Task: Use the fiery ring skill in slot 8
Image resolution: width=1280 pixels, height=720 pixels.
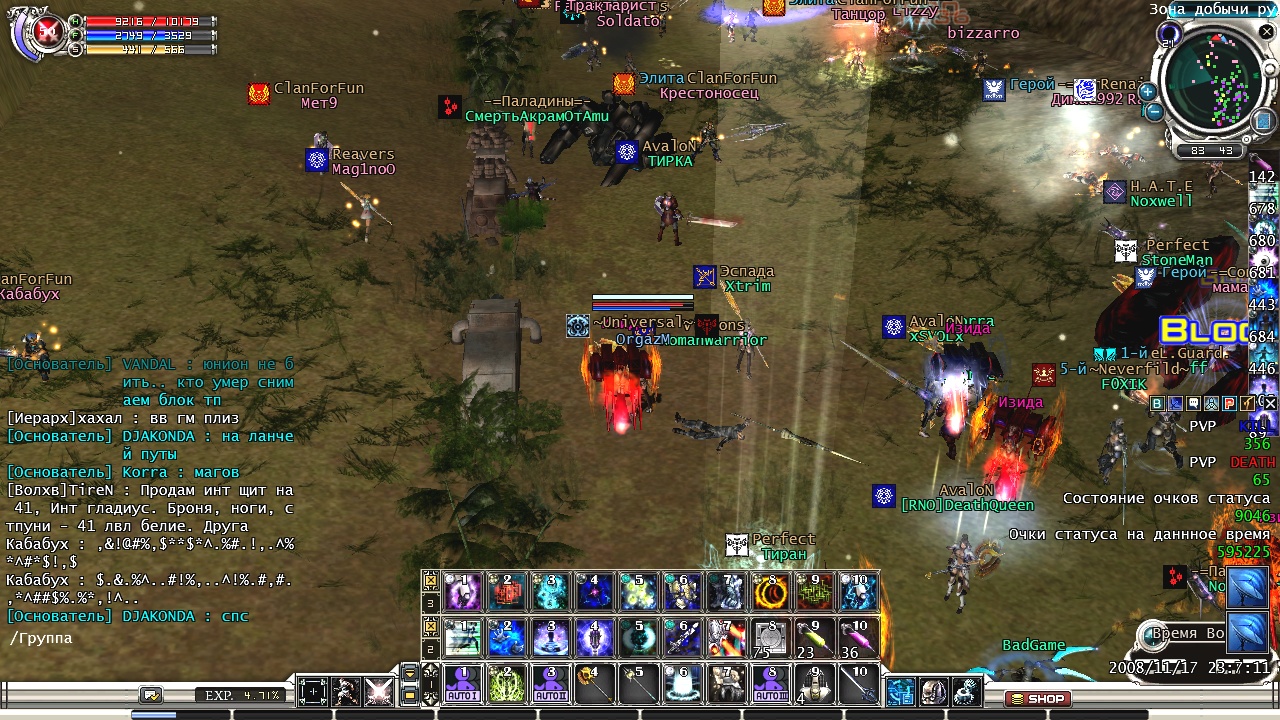Action: point(771,592)
